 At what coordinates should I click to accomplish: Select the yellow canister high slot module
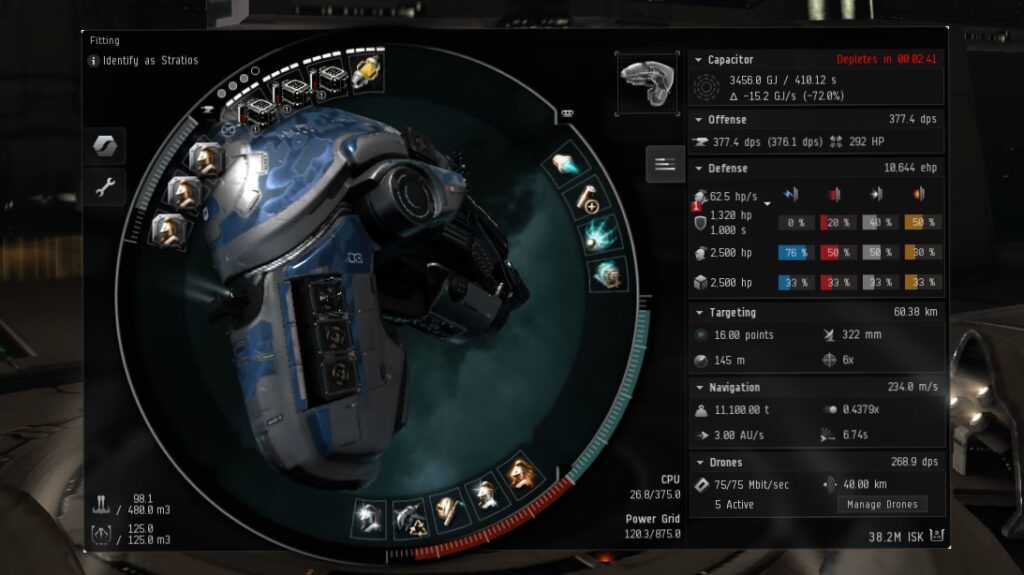(x=367, y=72)
